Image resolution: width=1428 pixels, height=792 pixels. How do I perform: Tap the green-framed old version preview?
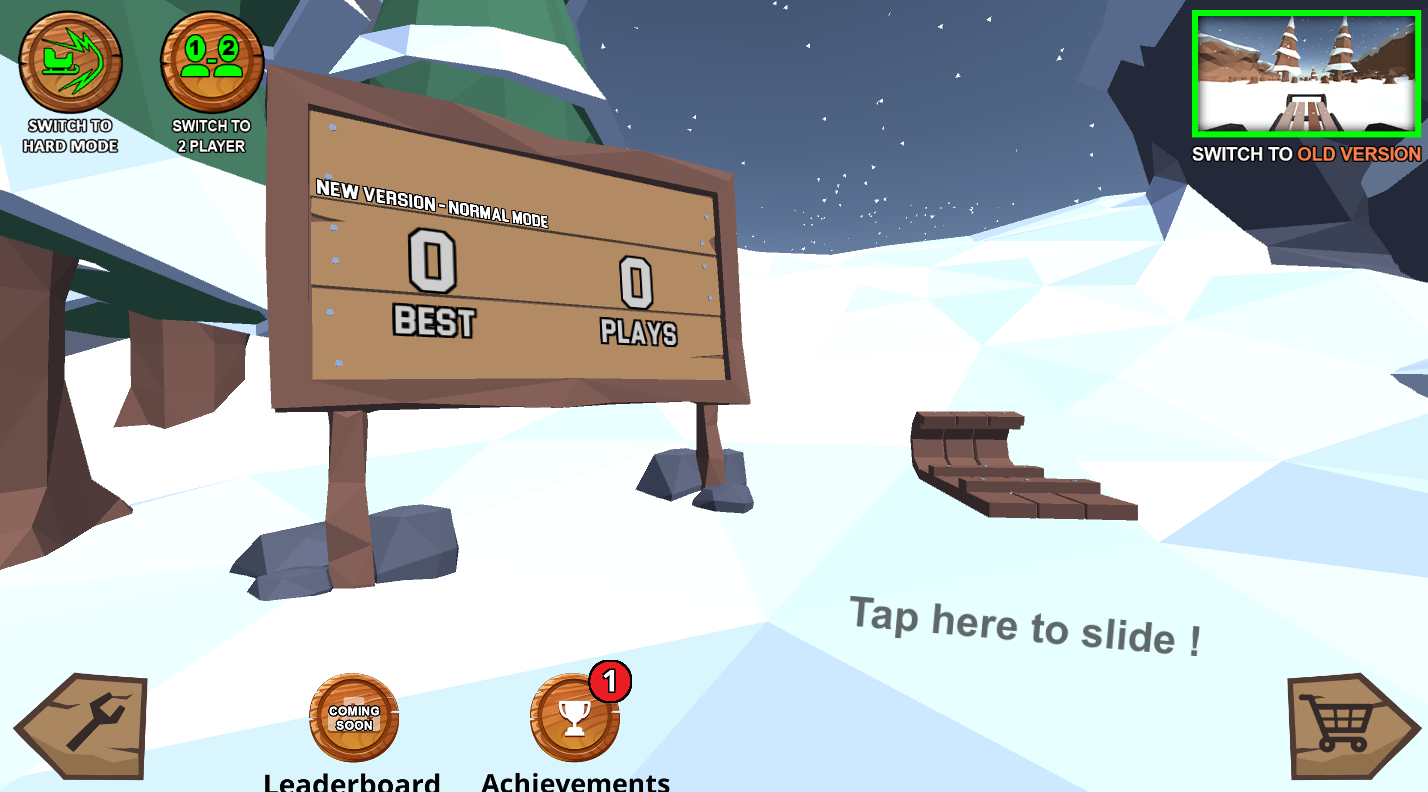pos(1305,70)
